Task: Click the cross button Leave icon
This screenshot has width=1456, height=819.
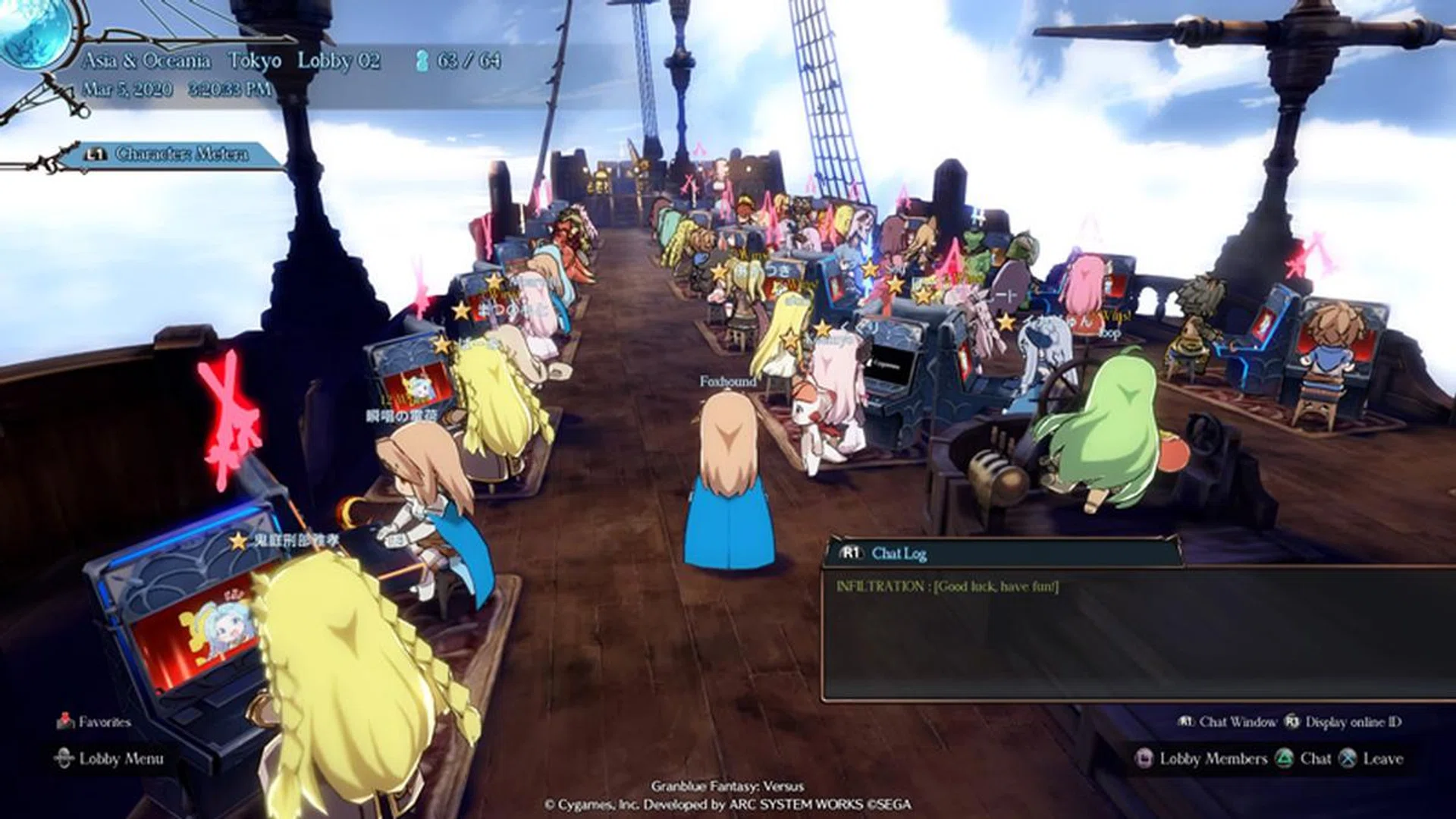Action: [1348, 757]
